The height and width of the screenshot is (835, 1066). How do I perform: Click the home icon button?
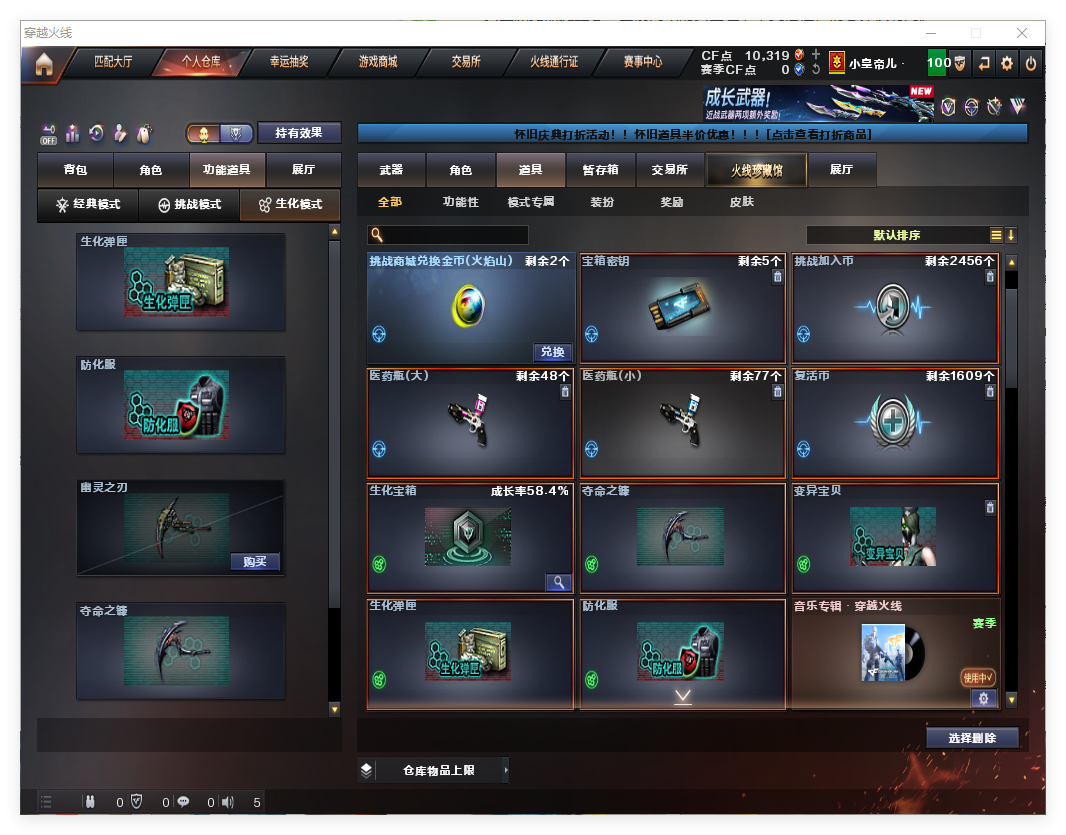tap(44, 64)
